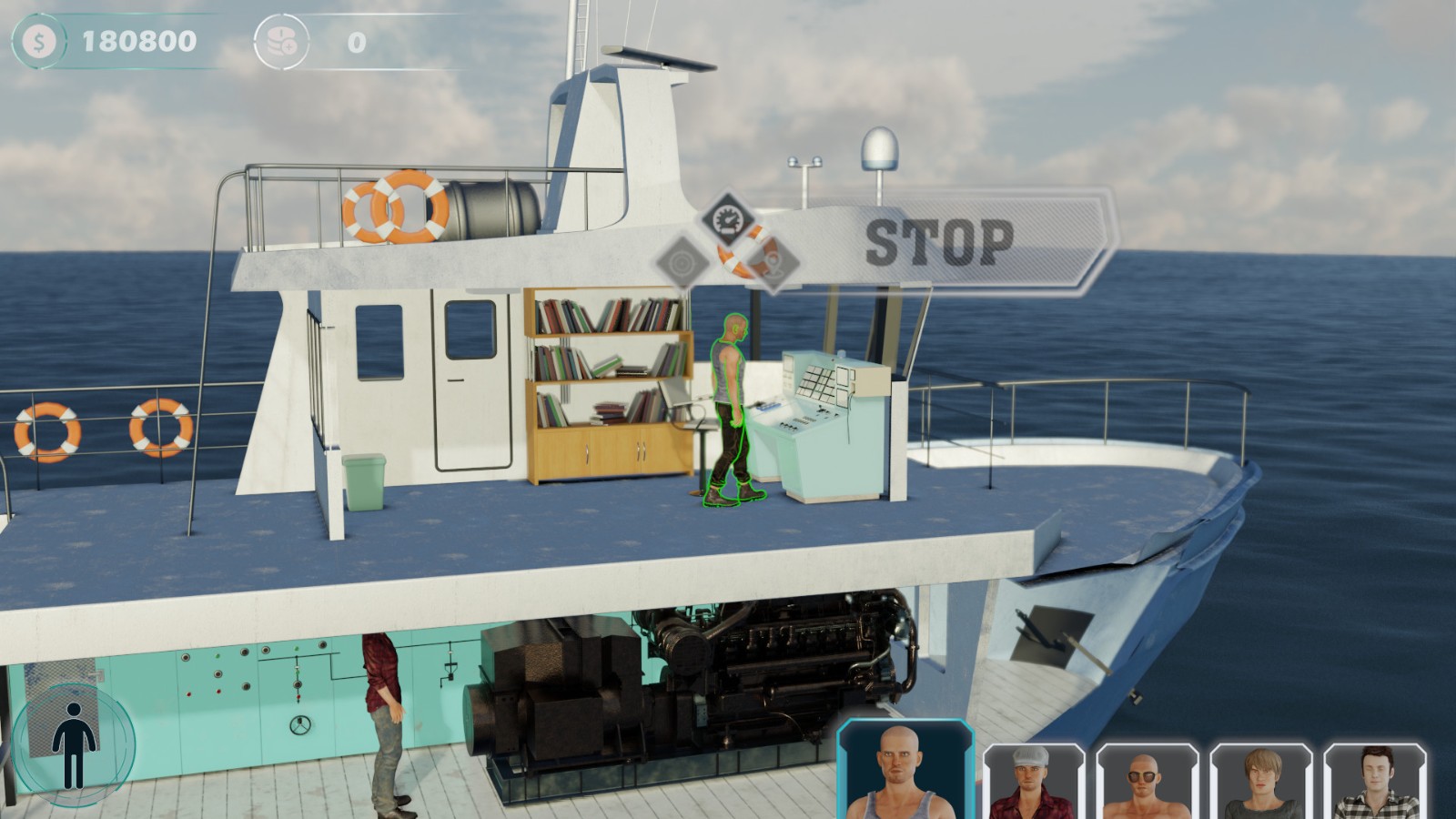Select the throttle gauge diamond icon

pos(728,219)
